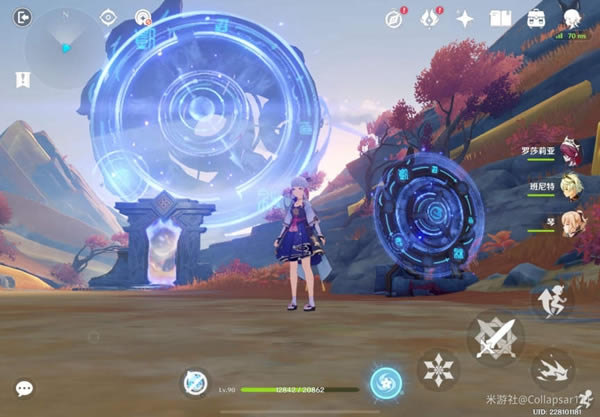Open the Adventurer Handbook book icon
The image size is (600, 417).
[501, 18]
